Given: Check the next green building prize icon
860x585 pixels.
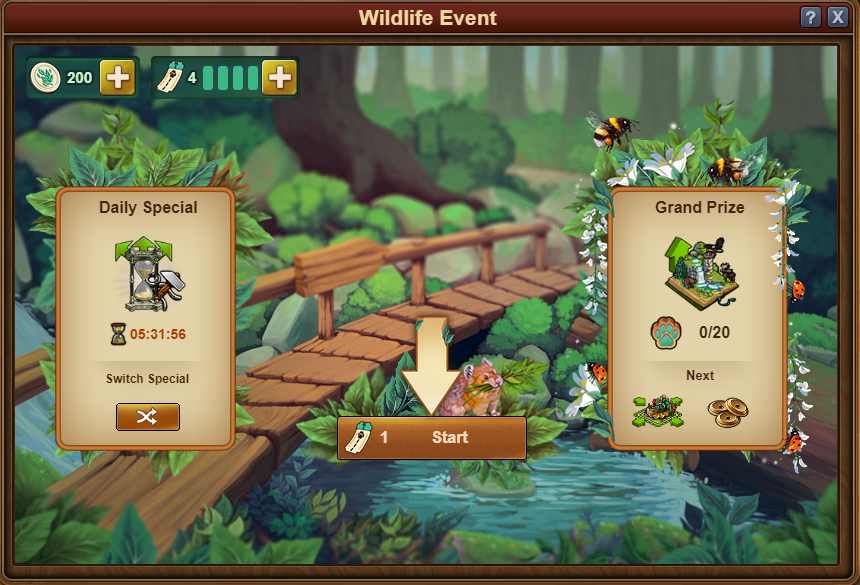Looking at the screenshot, I should pyautogui.click(x=658, y=410).
